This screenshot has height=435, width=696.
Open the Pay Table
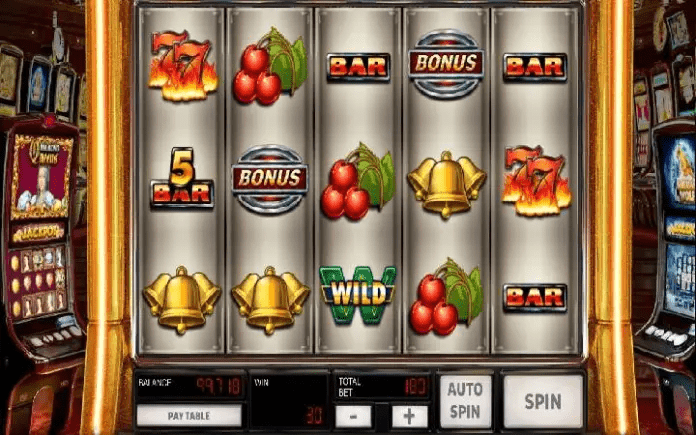click(x=188, y=414)
